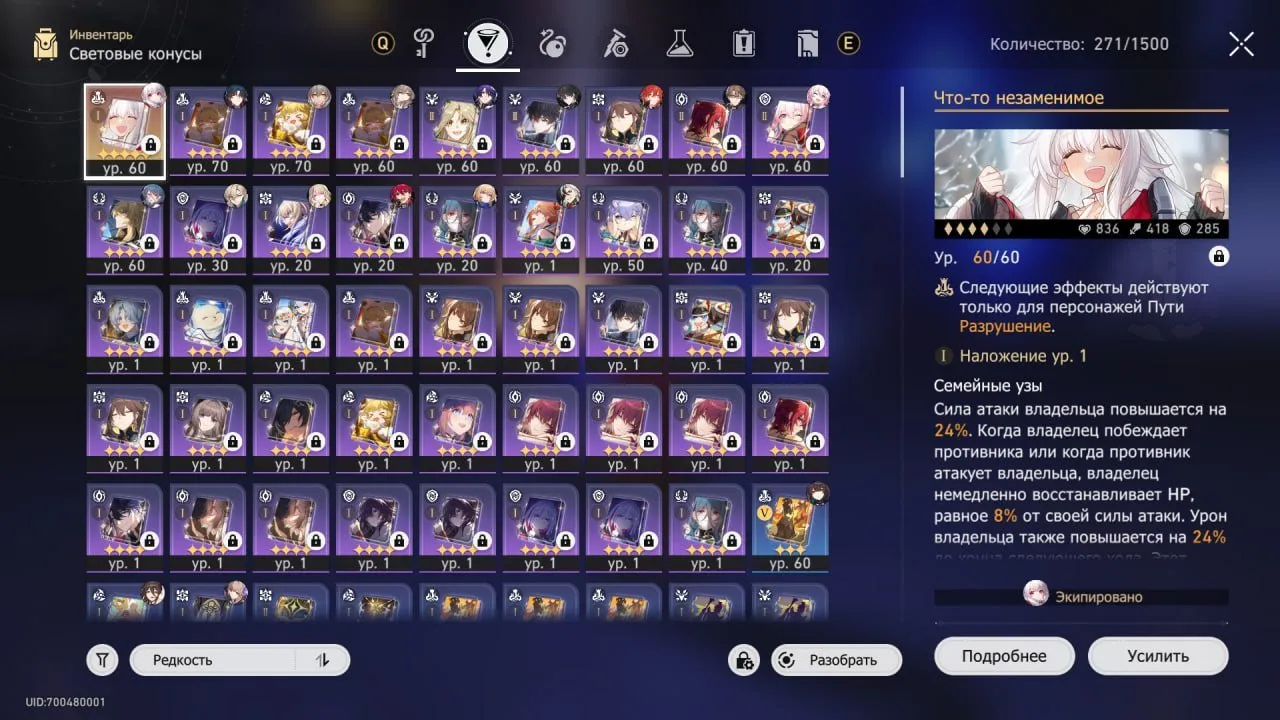Open the Valuables category (rightmost inventory icon)

click(x=808, y=44)
